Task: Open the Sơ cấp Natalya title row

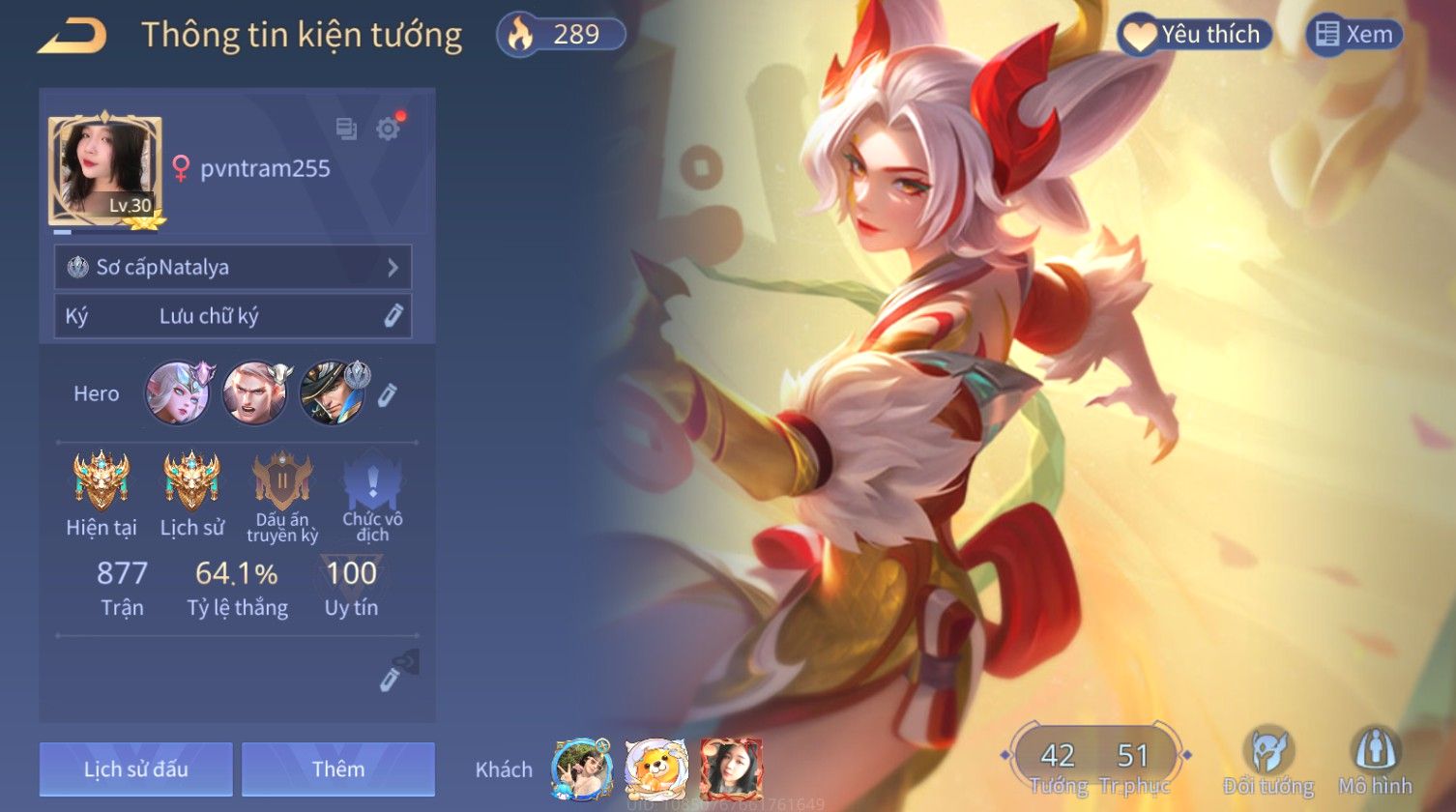Action: pyautogui.click(x=233, y=267)
